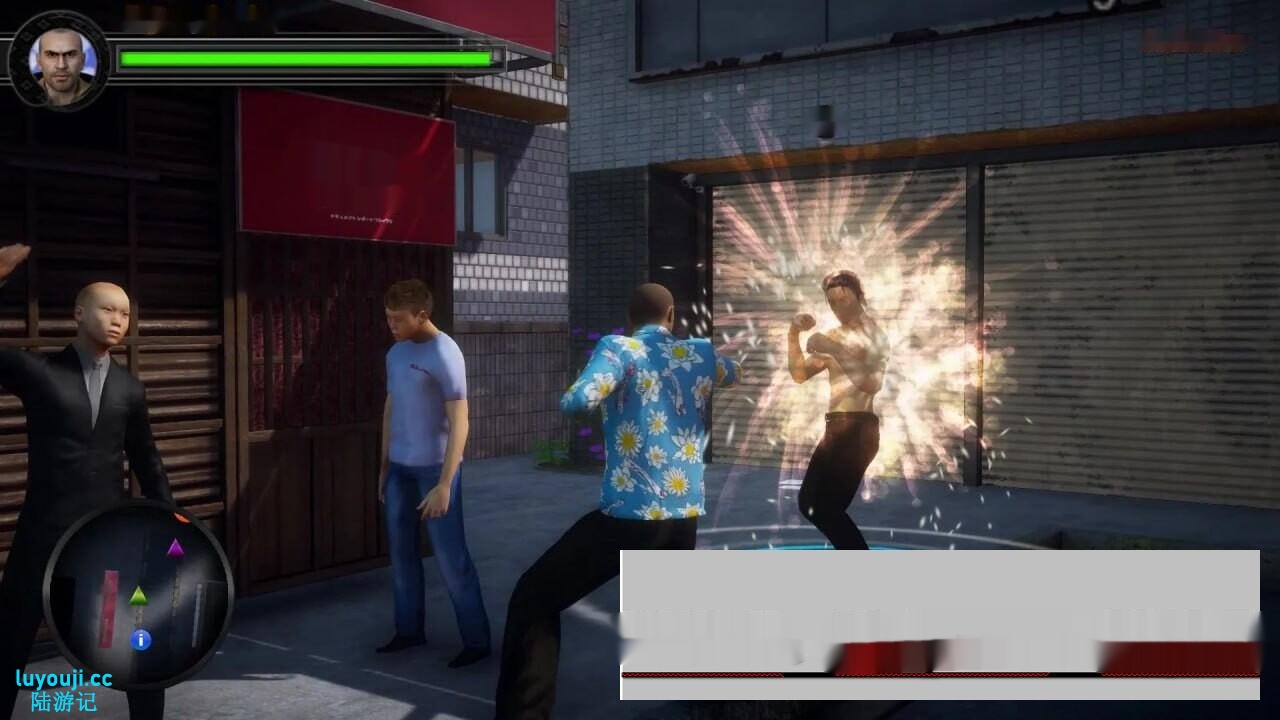Select the blue info icon on the minimap

[x=141, y=637]
